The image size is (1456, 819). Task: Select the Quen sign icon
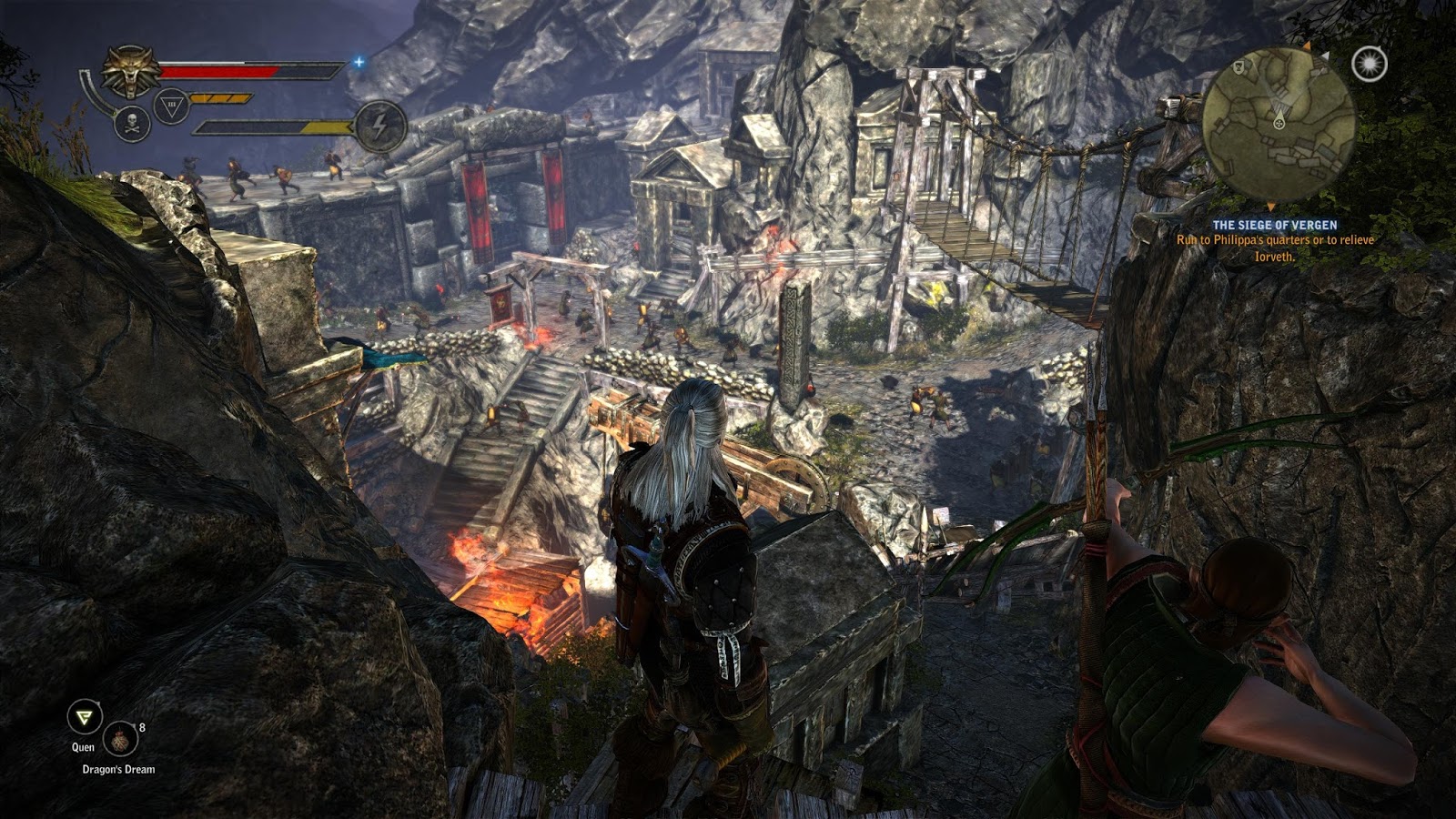(85, 718)
